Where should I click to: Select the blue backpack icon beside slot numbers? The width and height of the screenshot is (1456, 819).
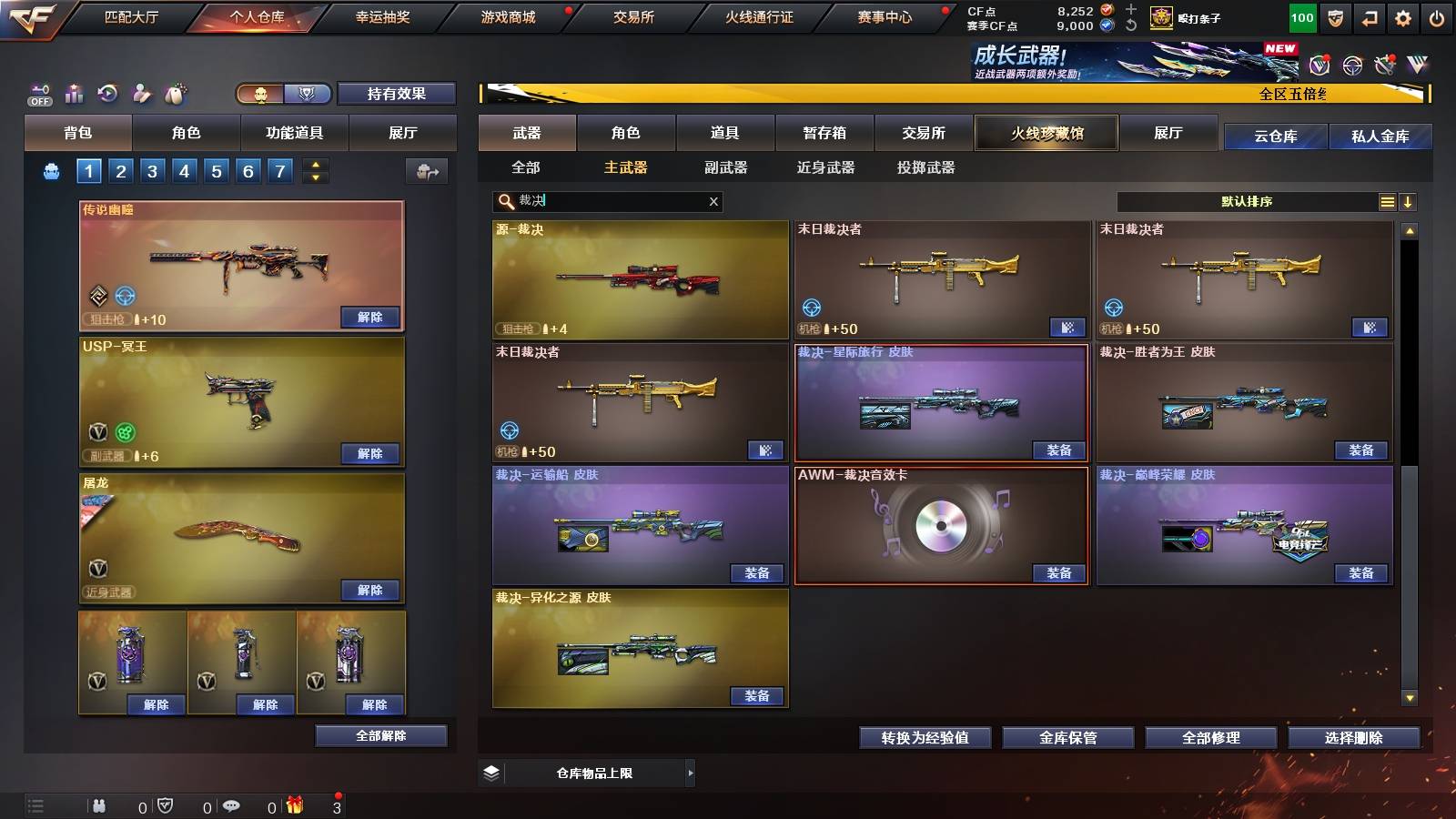[x=53, y=169]
